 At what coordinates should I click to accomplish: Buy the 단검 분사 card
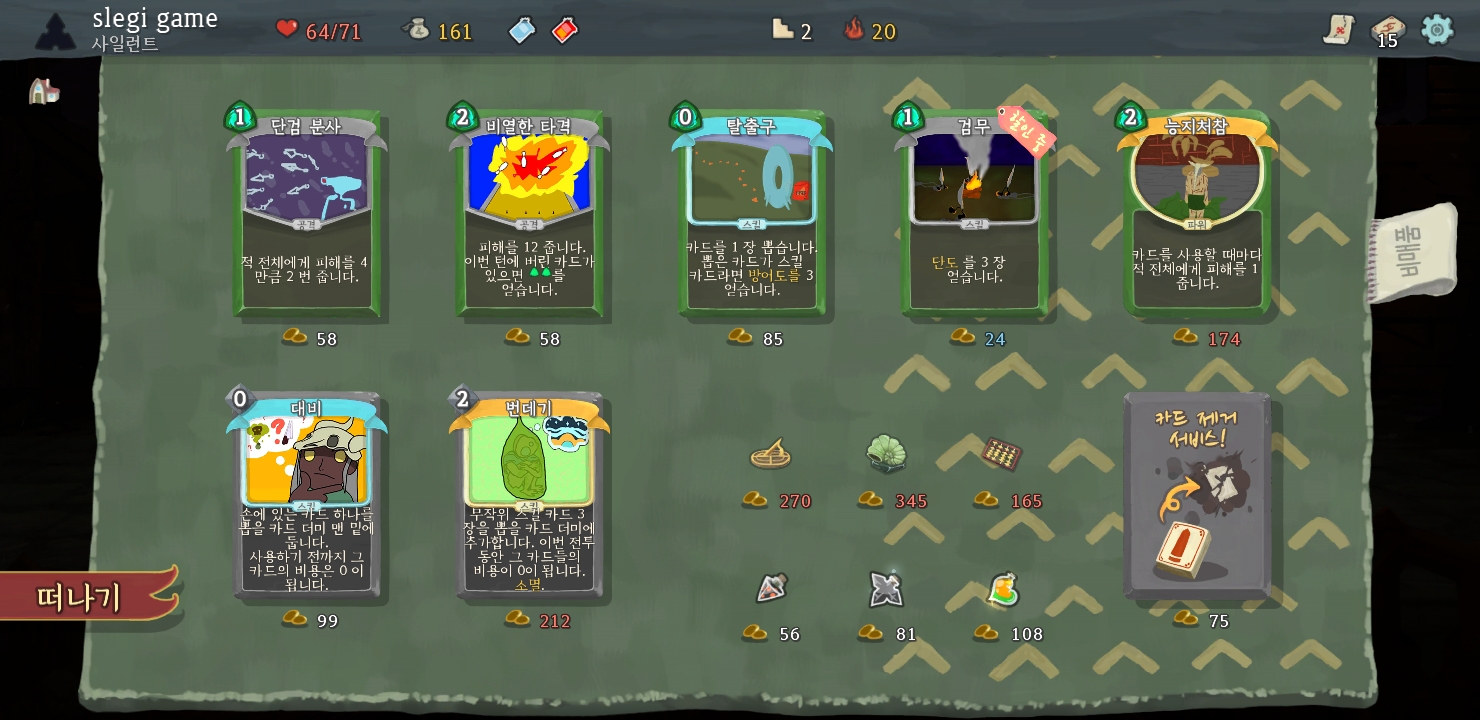tap(307, 215)
